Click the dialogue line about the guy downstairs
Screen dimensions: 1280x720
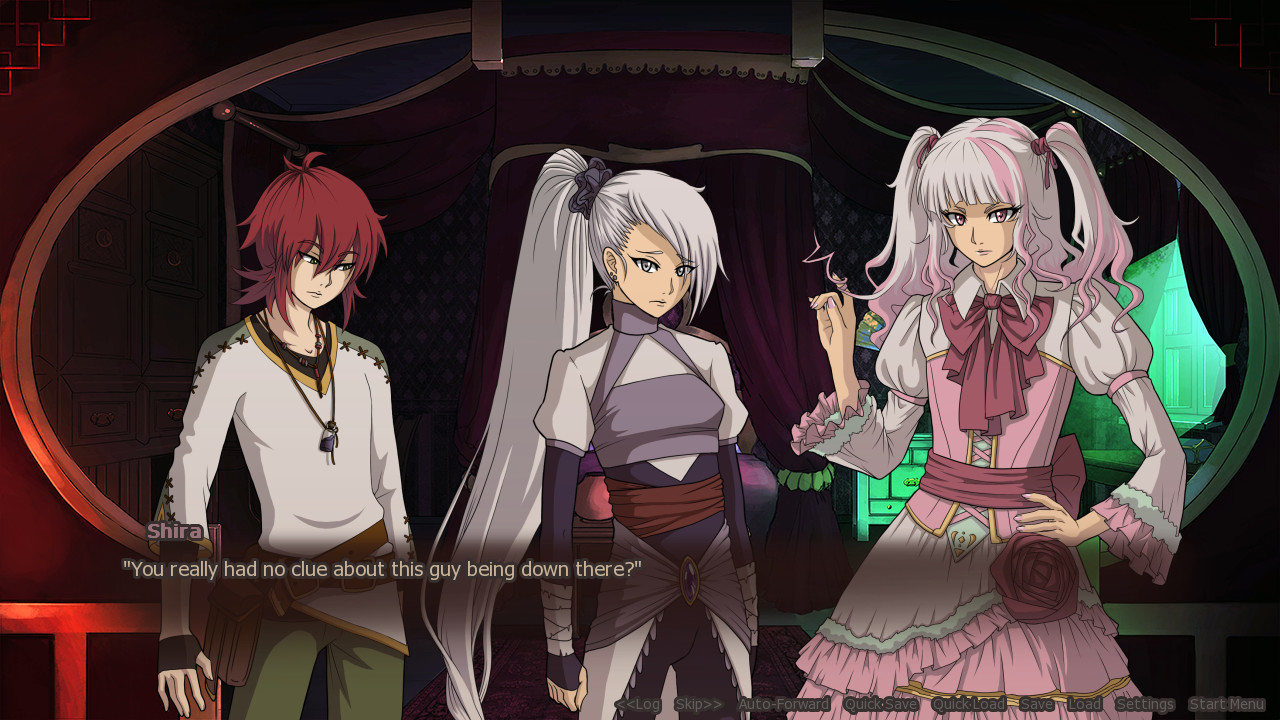(383, 568)
